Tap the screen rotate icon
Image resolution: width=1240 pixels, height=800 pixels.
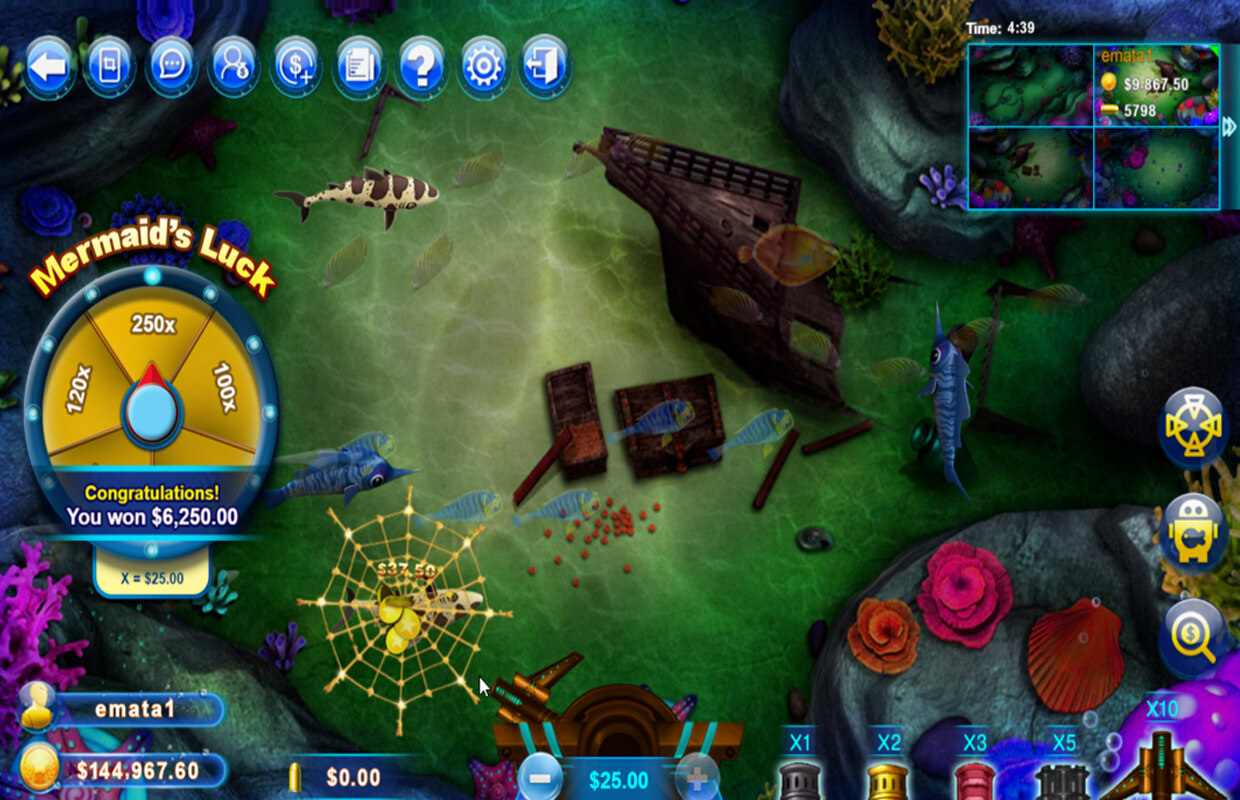[109, 66]
